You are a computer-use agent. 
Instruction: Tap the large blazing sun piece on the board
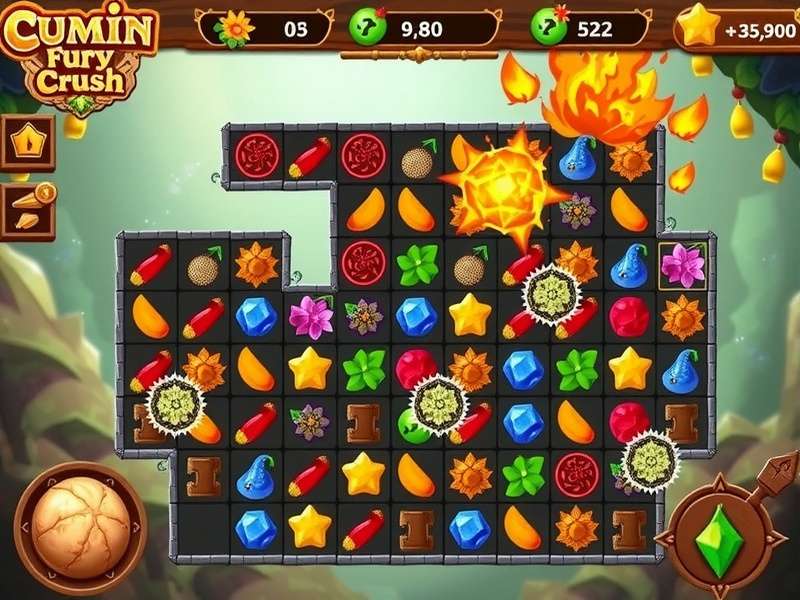501,186
